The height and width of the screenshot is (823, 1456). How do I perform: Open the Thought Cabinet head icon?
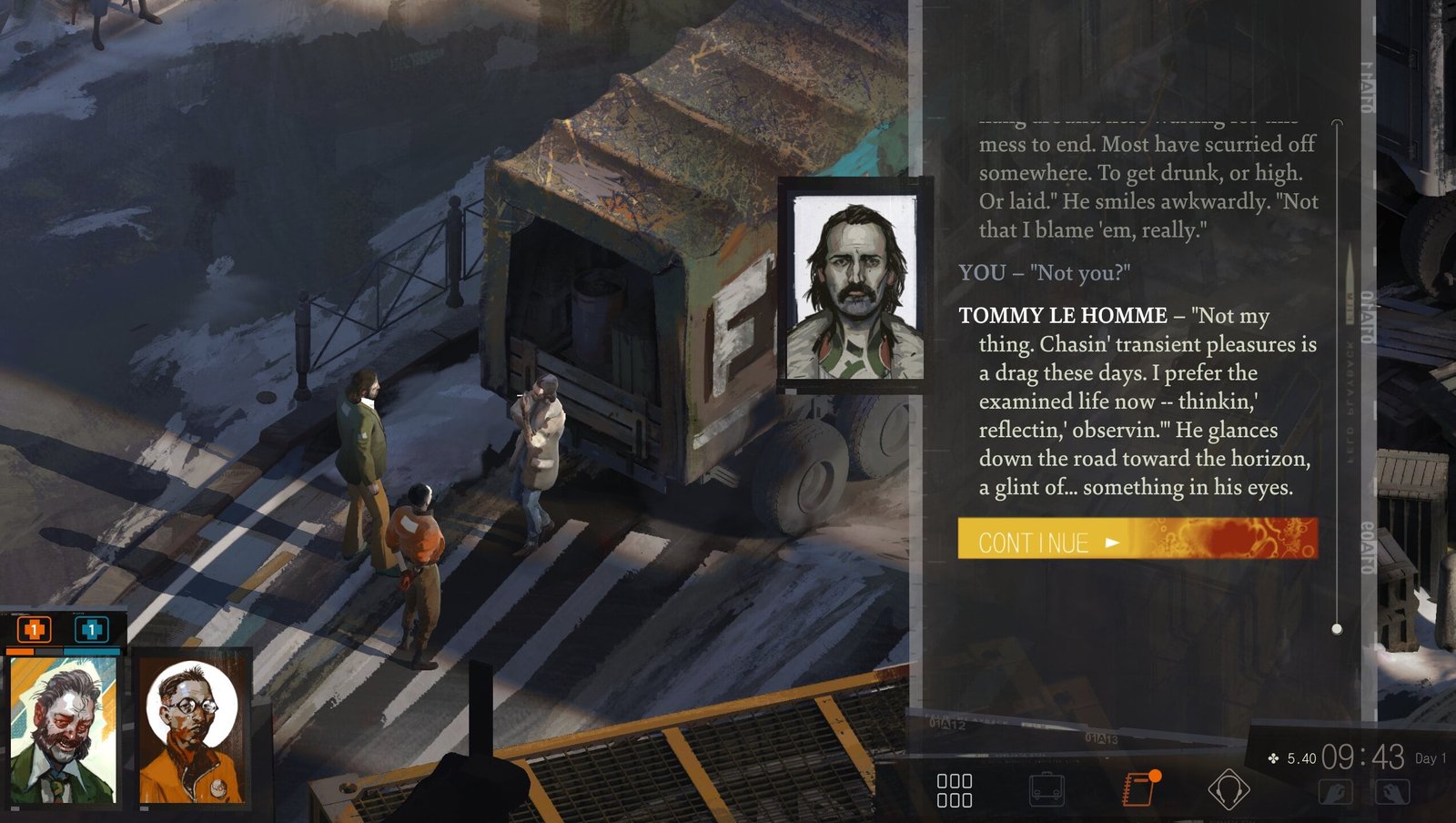(x=1228, y=790)
